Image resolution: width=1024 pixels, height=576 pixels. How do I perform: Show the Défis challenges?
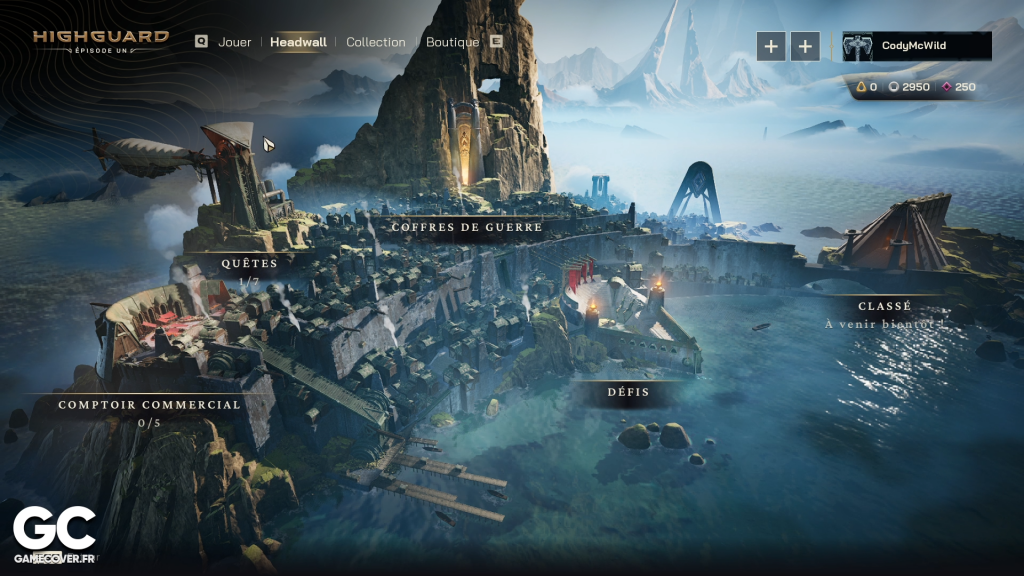[x=629, y=392]
